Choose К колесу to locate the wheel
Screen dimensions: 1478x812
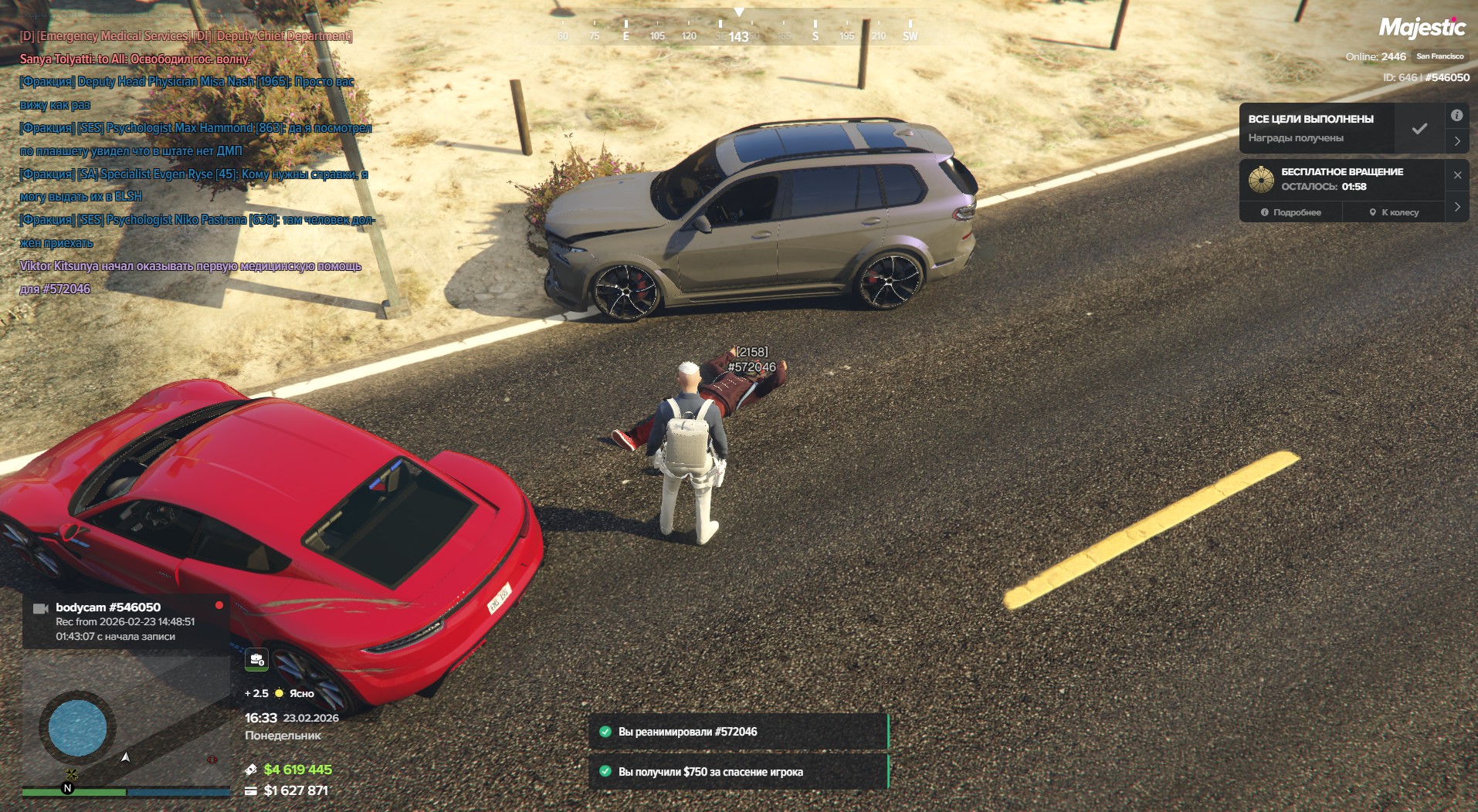click(x=1394, y=212)
